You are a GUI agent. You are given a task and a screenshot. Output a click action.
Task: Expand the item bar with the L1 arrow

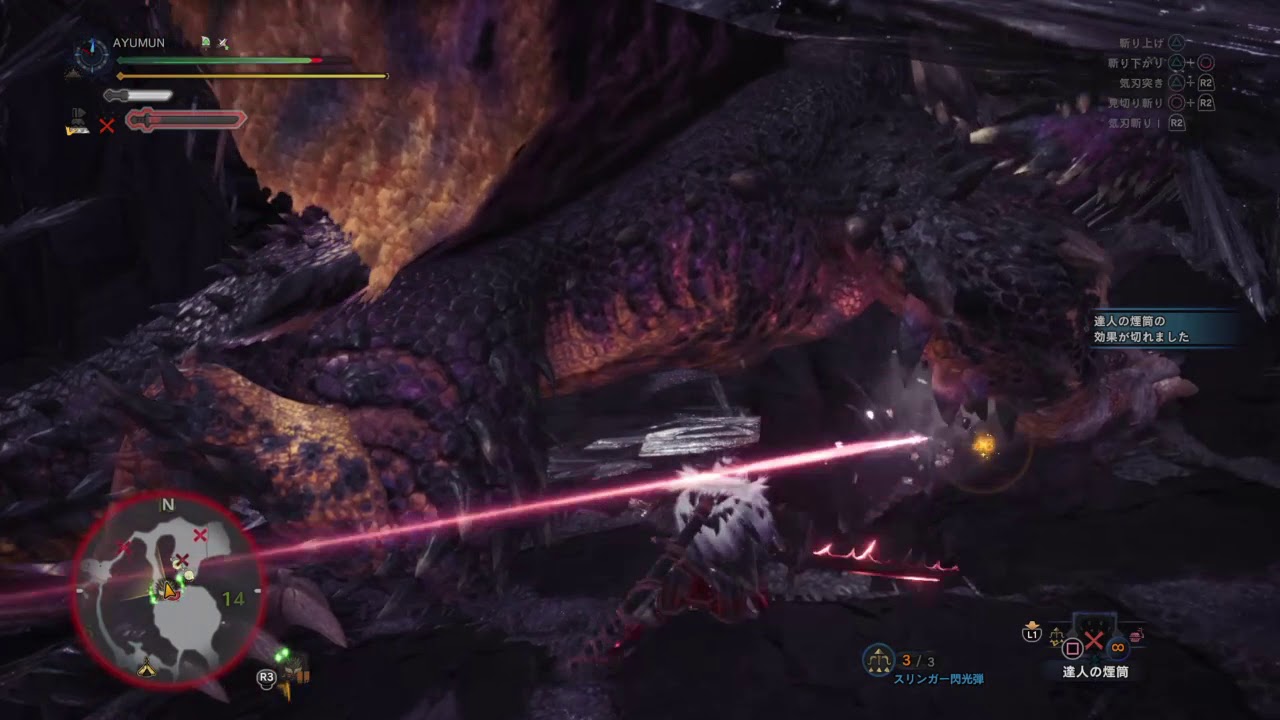pos(1031,624)
